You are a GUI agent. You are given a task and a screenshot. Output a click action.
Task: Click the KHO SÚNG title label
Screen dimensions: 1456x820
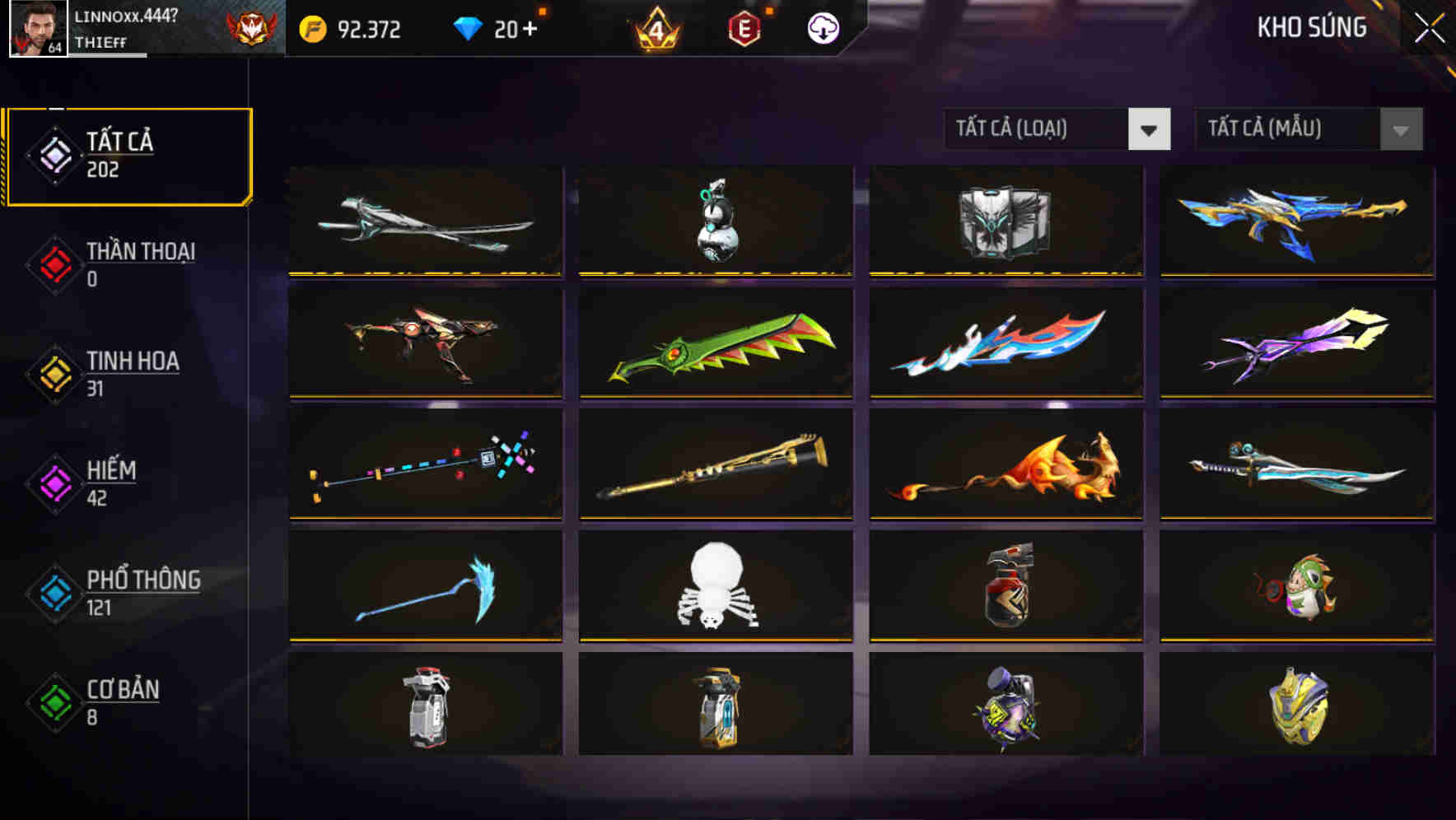pos(1311,27)
